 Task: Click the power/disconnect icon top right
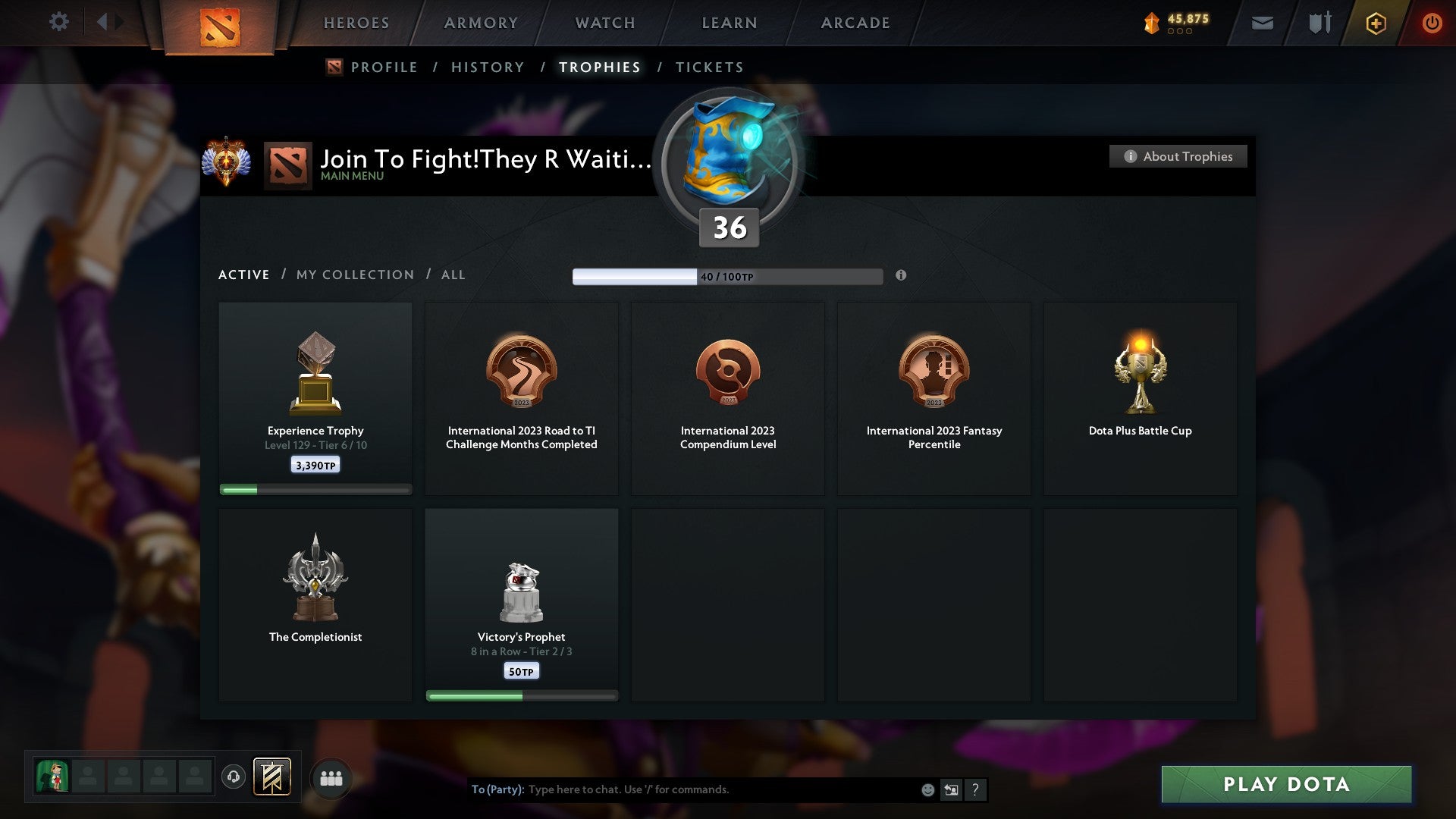(x=1432, y=23)
